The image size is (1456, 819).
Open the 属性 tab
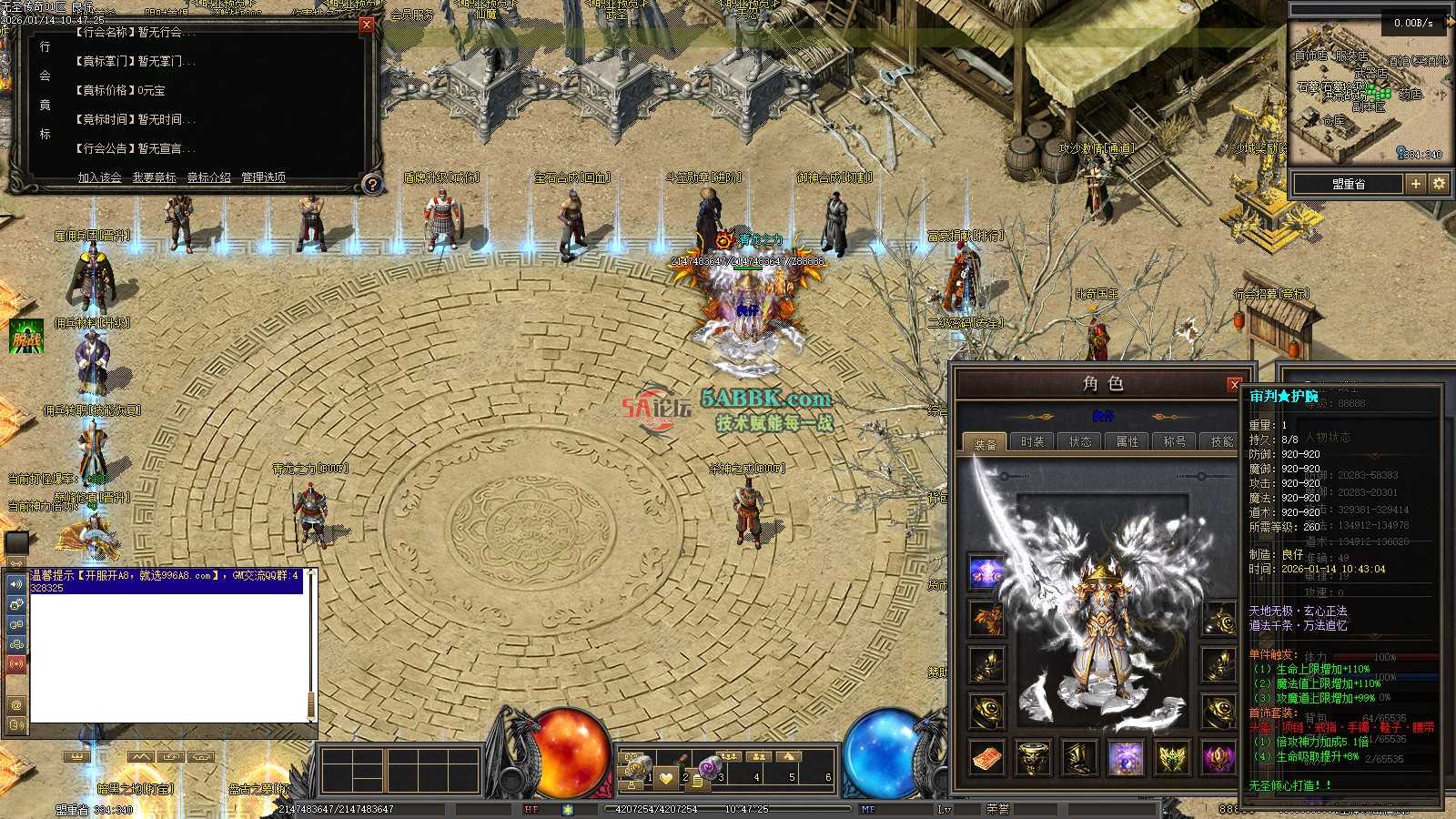[x=1127, y=442]
